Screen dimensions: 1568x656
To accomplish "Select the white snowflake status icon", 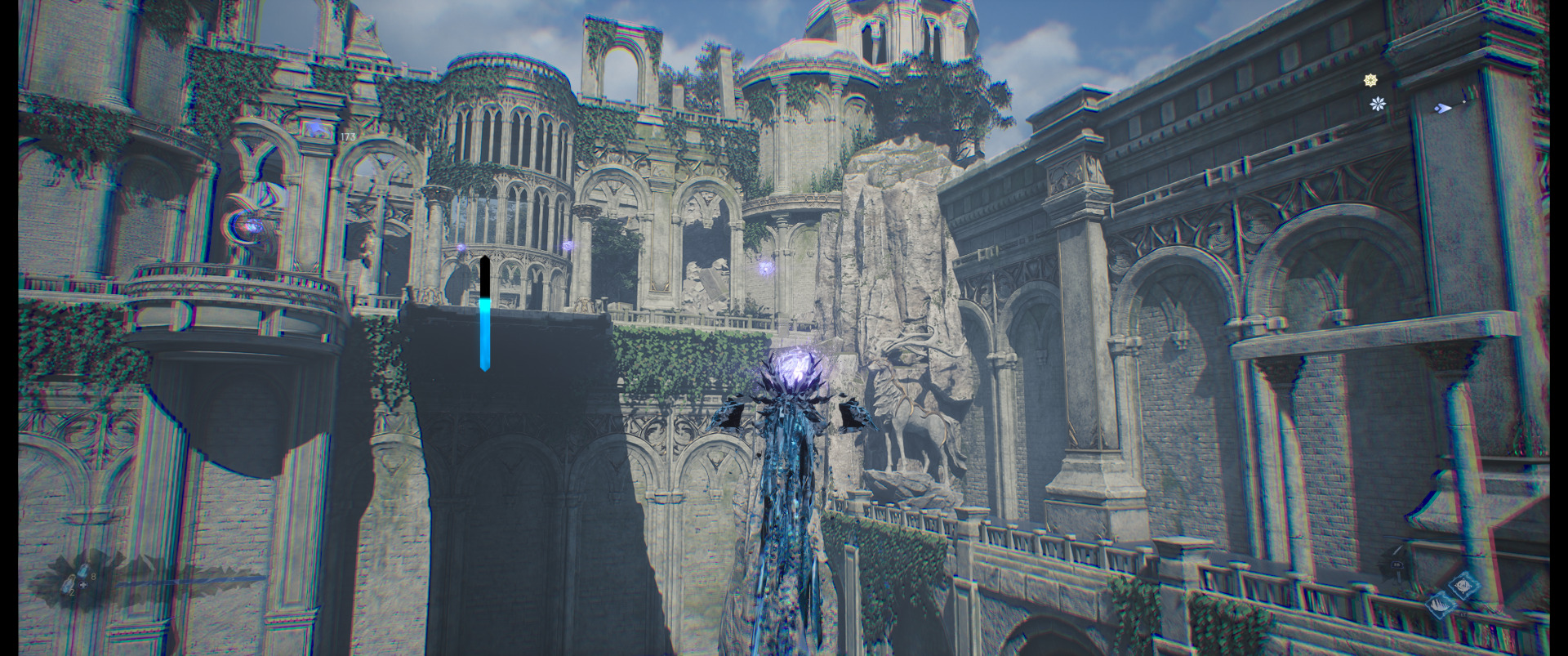I will pyautogui.click(x=1379, y=104).
